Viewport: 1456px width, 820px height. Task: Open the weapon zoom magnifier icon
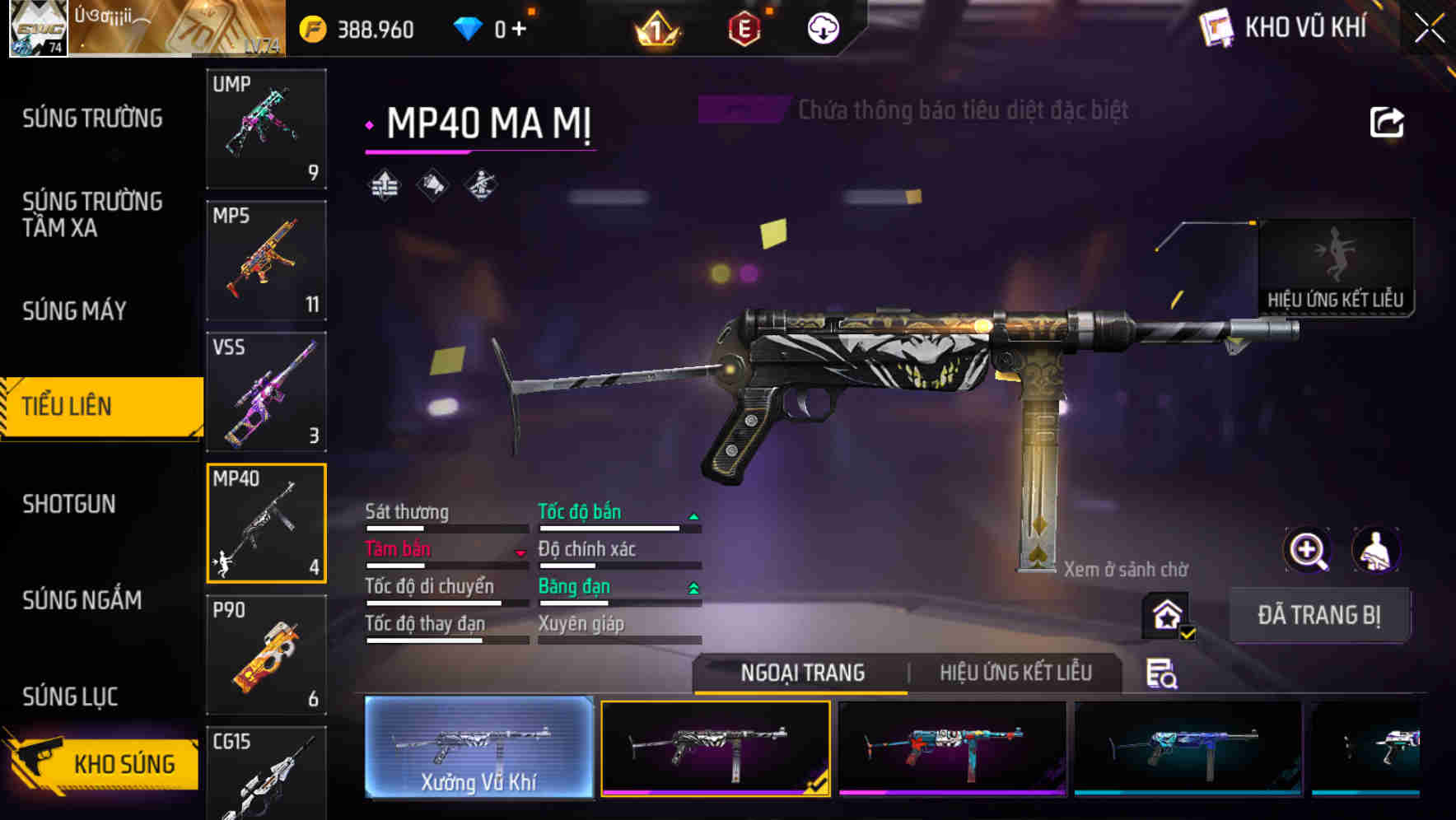click(1308, 550)
